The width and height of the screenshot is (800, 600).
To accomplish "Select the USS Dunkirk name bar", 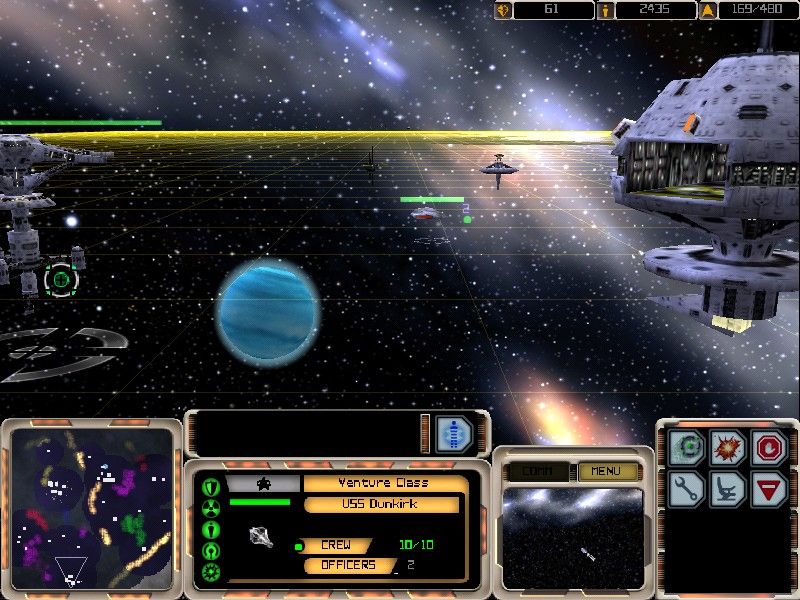I will tap(381, 504).
